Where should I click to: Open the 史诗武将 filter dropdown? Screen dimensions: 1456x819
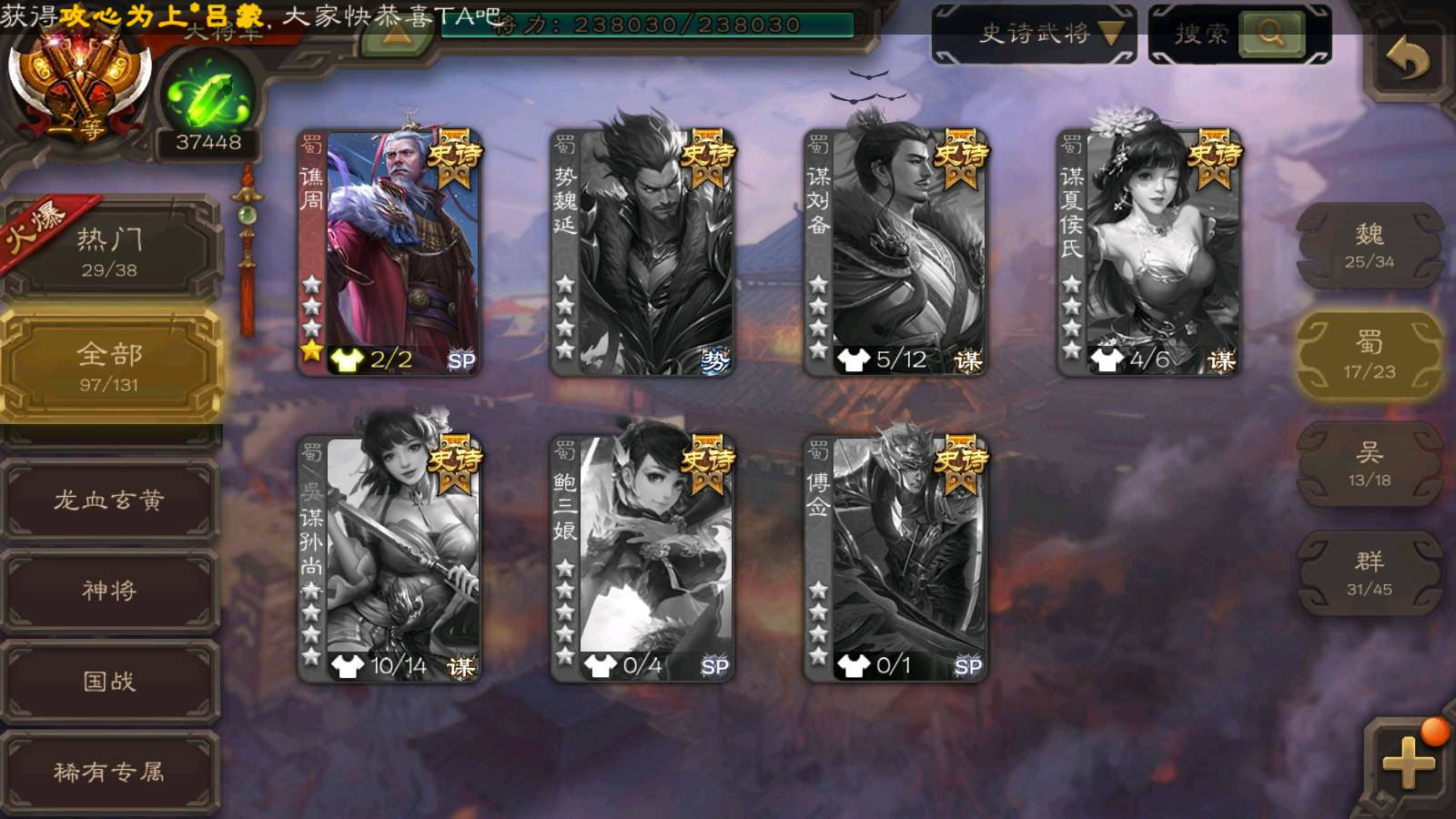pos(1034,35)
